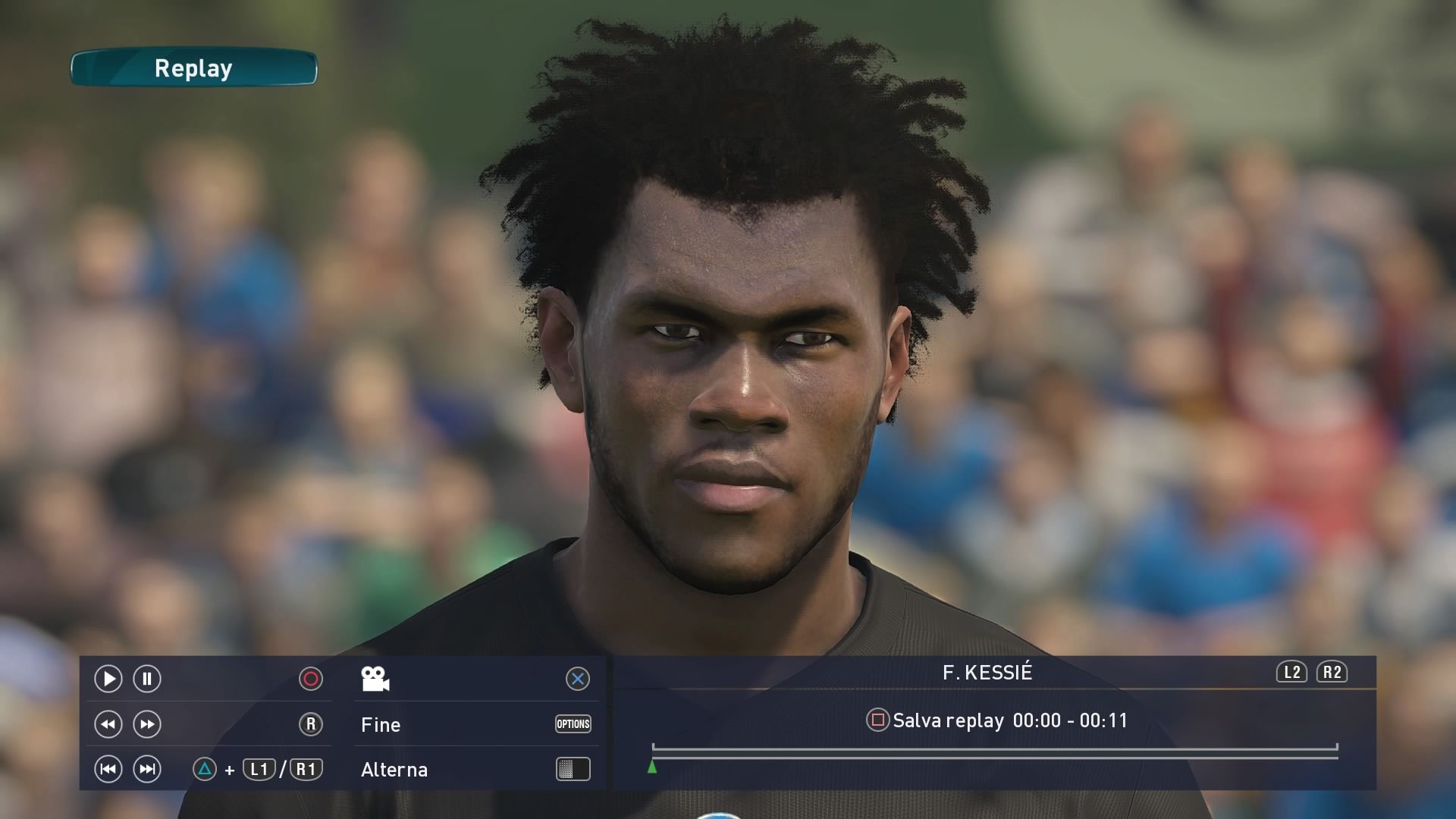Fast-forward the replay footage
The image size is (1456, 819).
point(147,724)
